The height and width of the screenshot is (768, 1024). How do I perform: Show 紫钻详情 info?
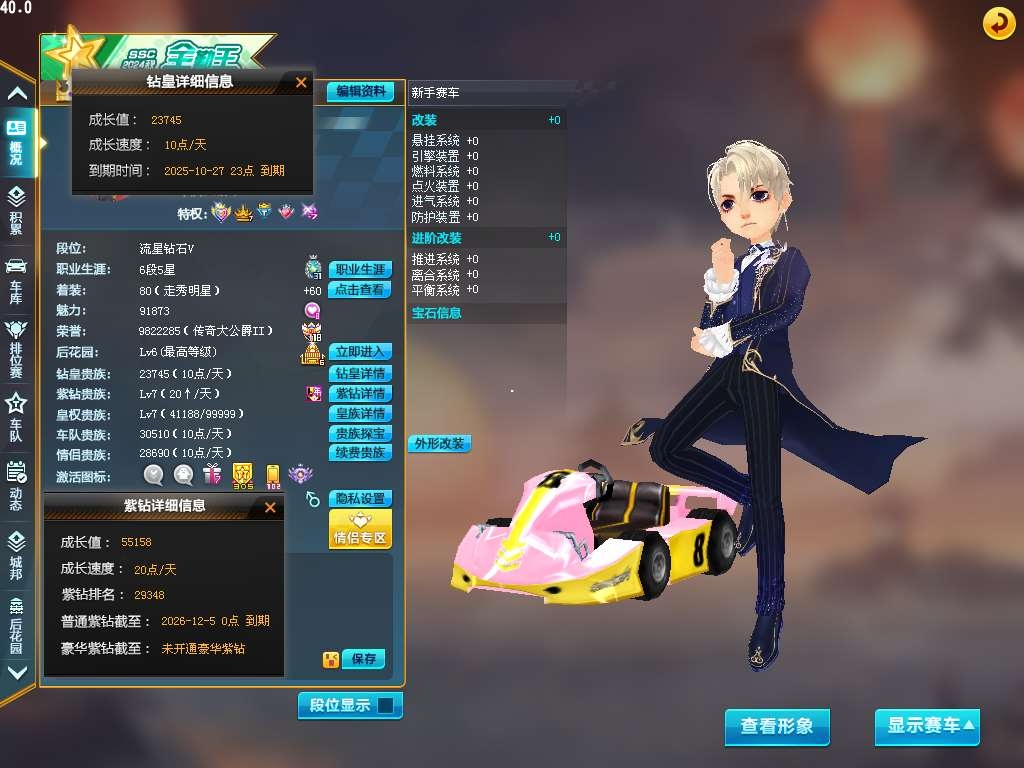[x=359, y=394]
